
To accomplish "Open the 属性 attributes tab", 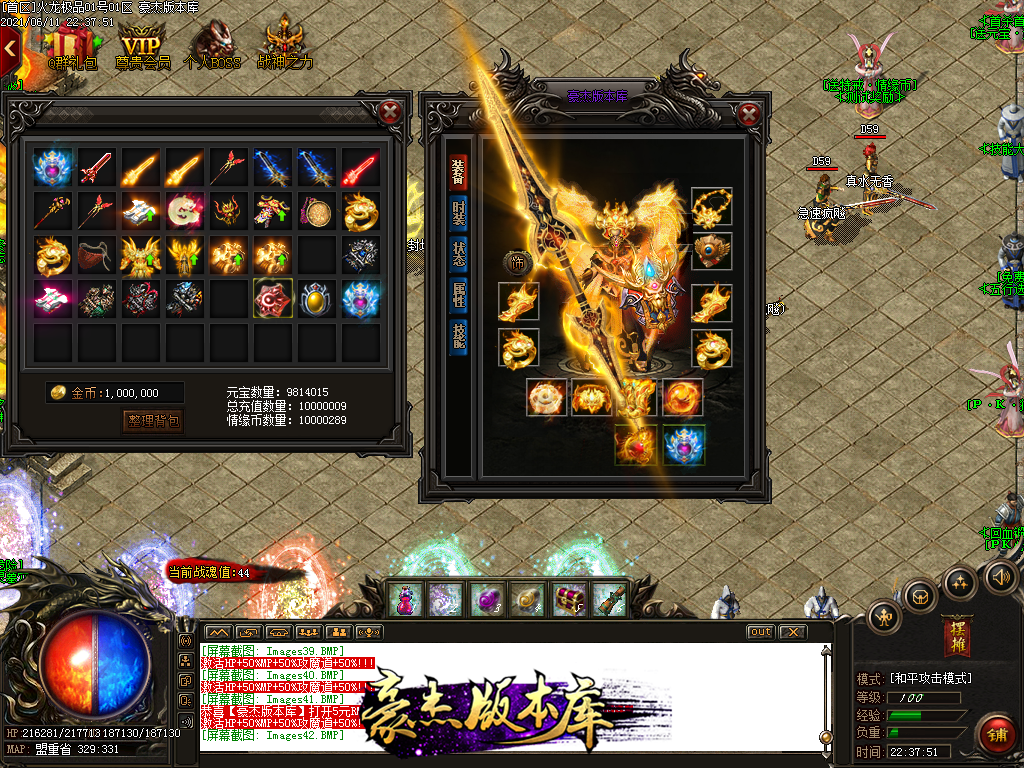I will click(x=458, y=295).
